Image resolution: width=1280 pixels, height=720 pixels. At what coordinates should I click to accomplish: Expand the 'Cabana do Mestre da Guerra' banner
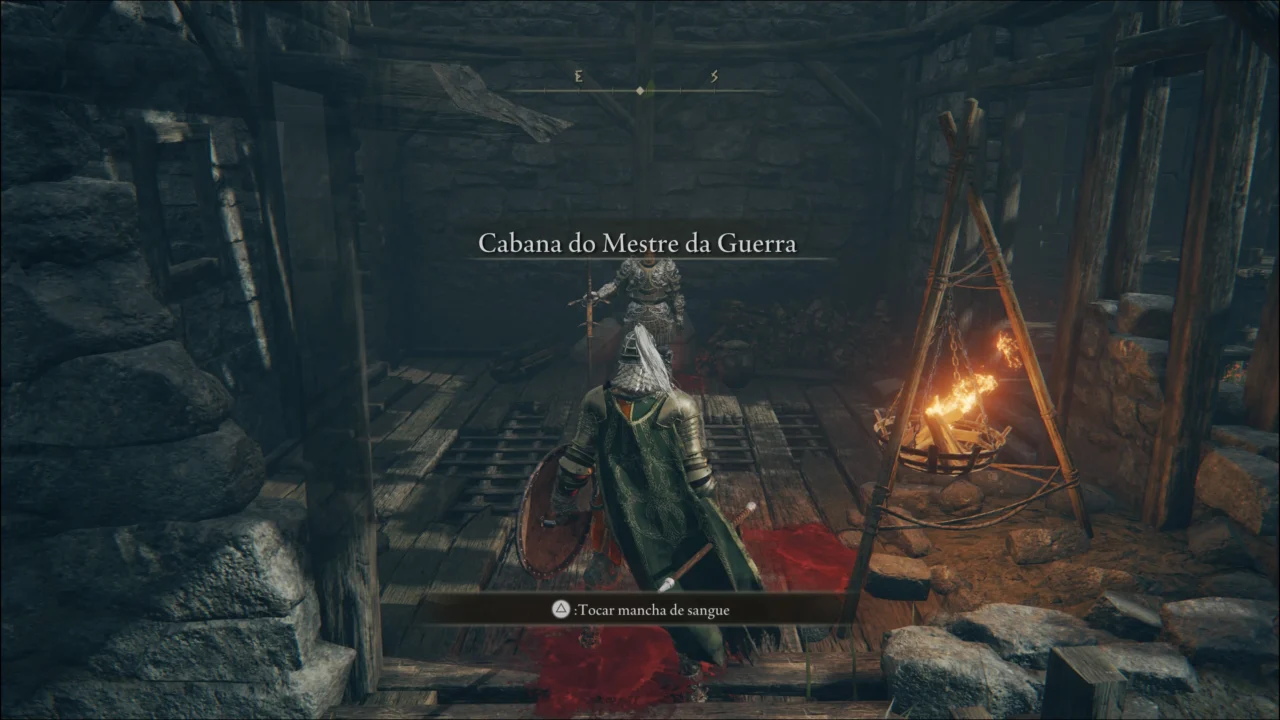click(x=640, y=243)
